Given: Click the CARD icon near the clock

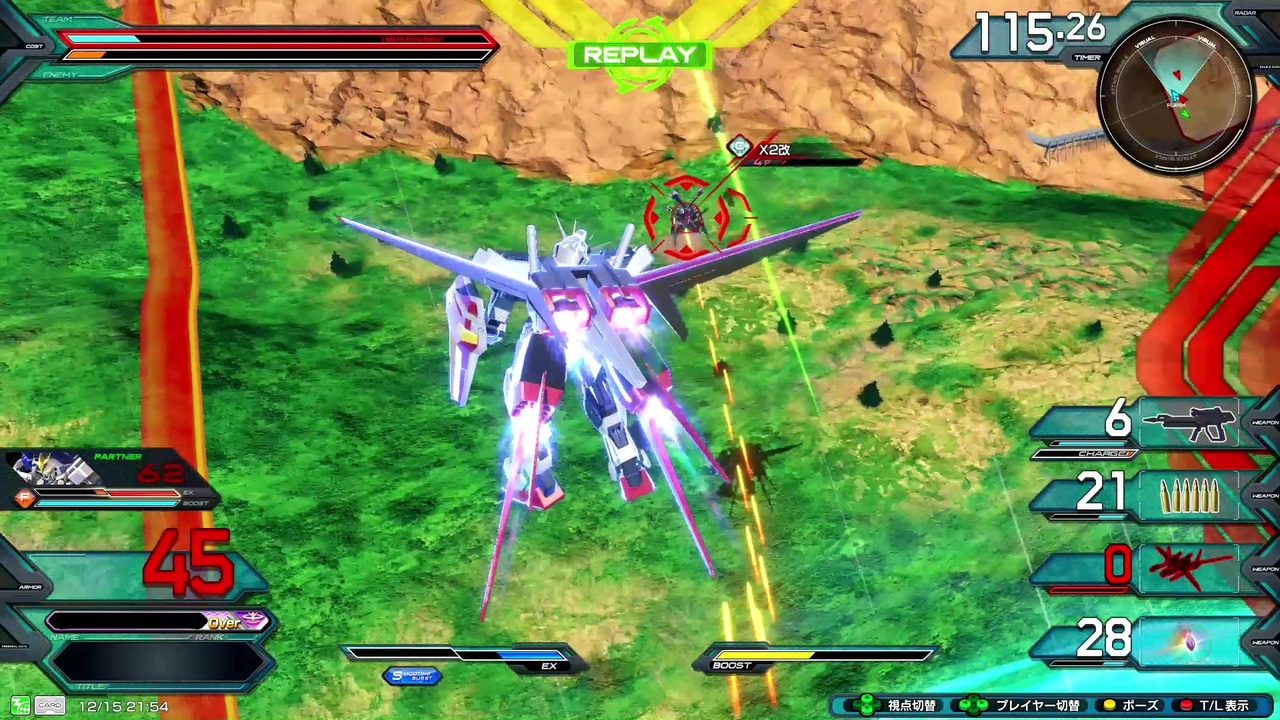Looking at the screenshot, I should [50, 706].
